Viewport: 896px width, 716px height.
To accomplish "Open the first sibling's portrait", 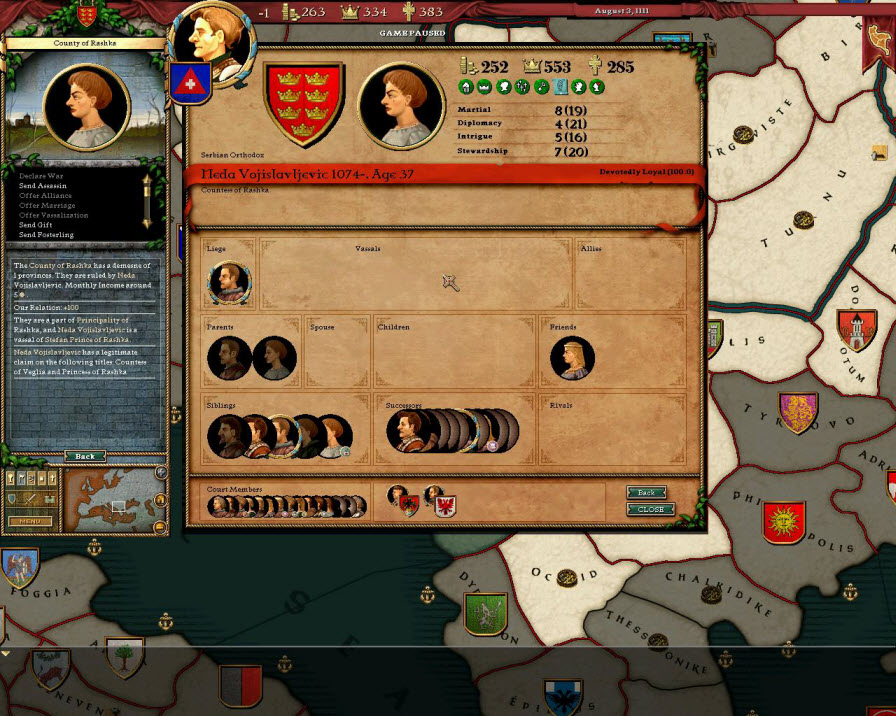I will tap(229, 437).
